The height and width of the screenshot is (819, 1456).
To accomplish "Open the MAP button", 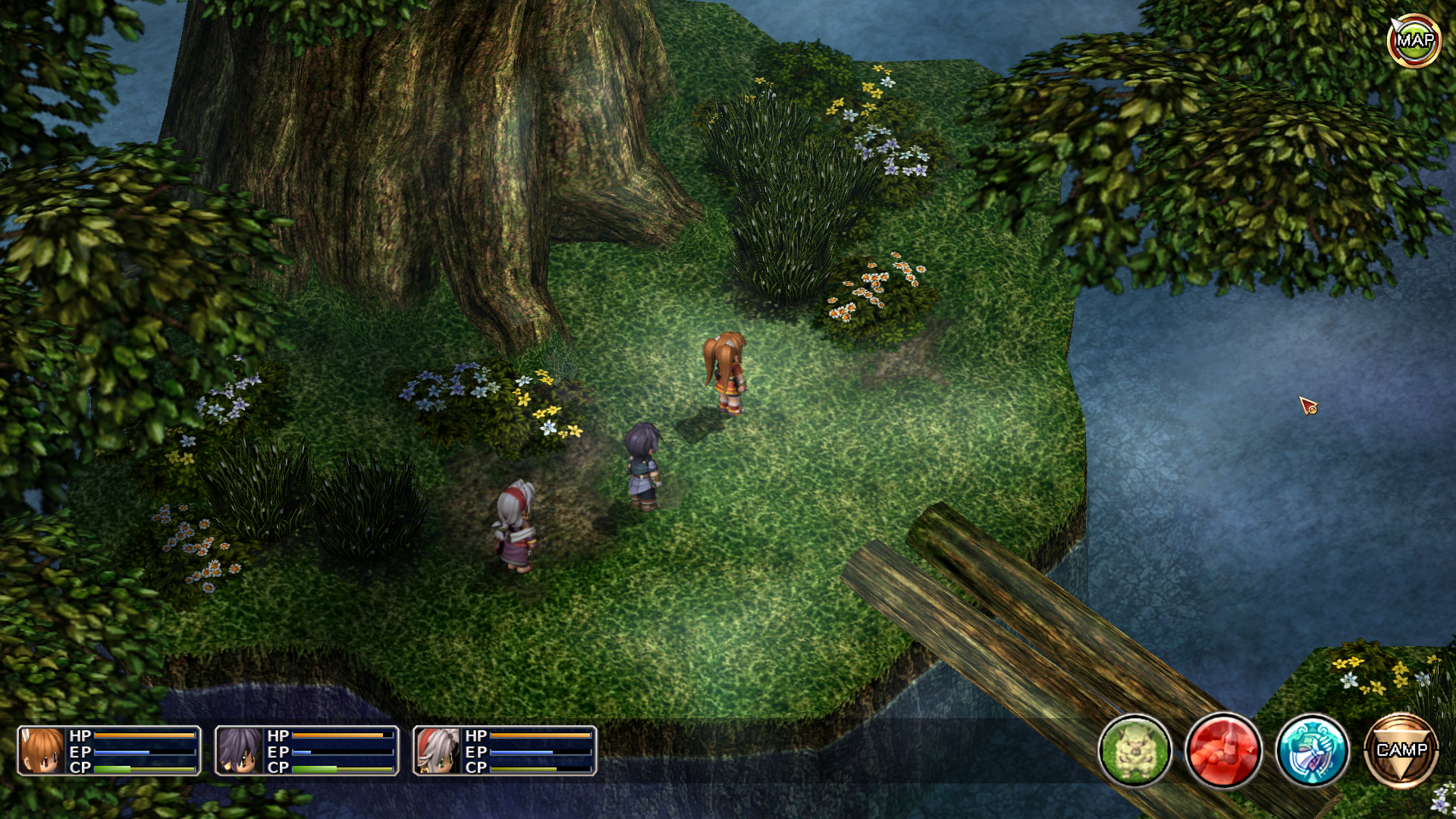I will pos(1414,41).
